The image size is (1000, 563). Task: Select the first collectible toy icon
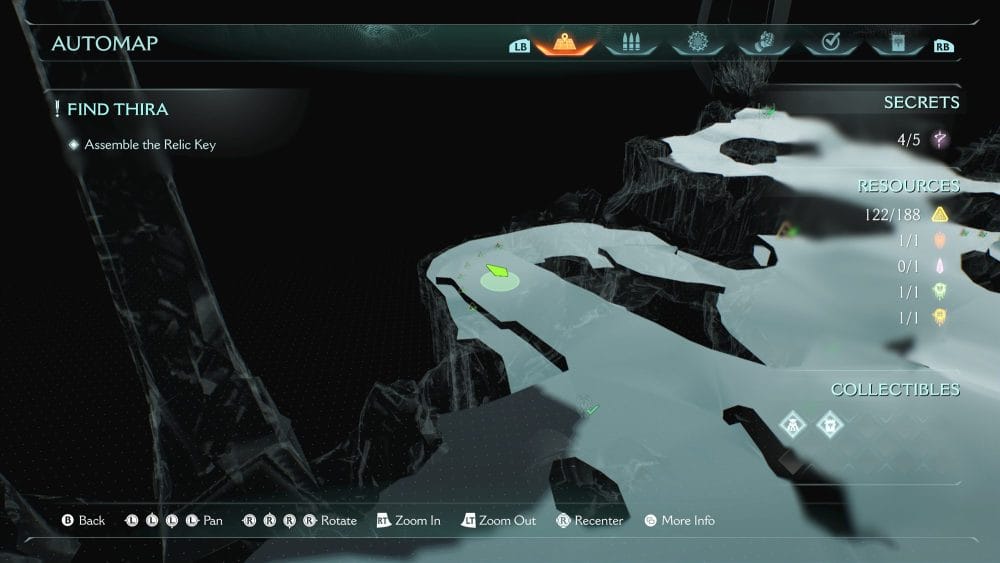pos(794,424)
